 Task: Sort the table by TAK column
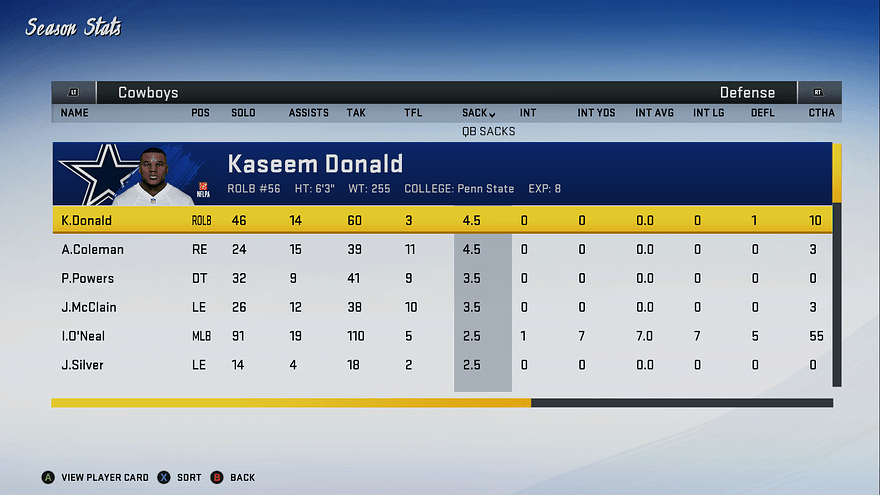pyautogui.click(x=356, y=113)
